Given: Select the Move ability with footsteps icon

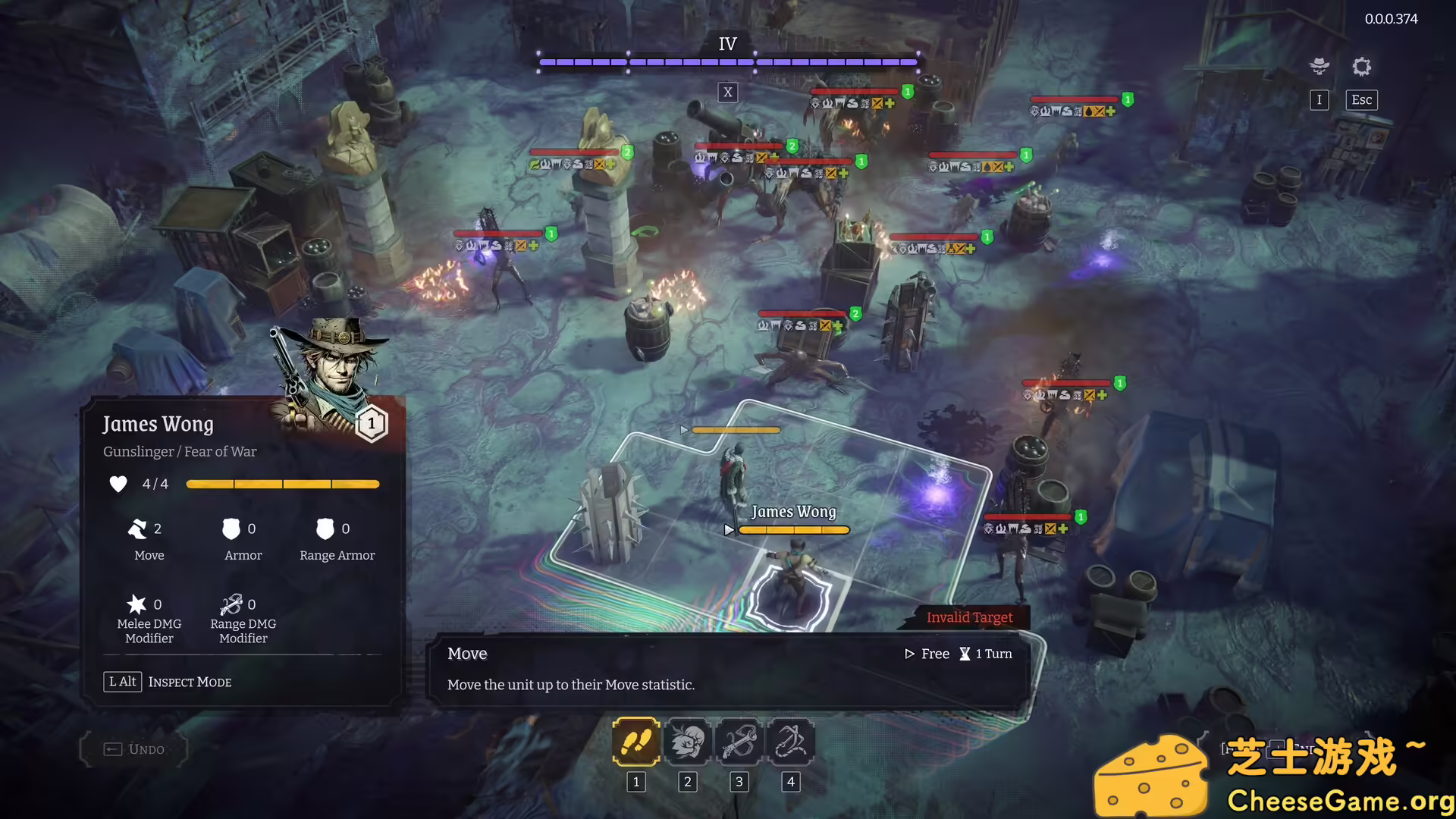Looking at the screenshot, I should click(x=635, y=742).
